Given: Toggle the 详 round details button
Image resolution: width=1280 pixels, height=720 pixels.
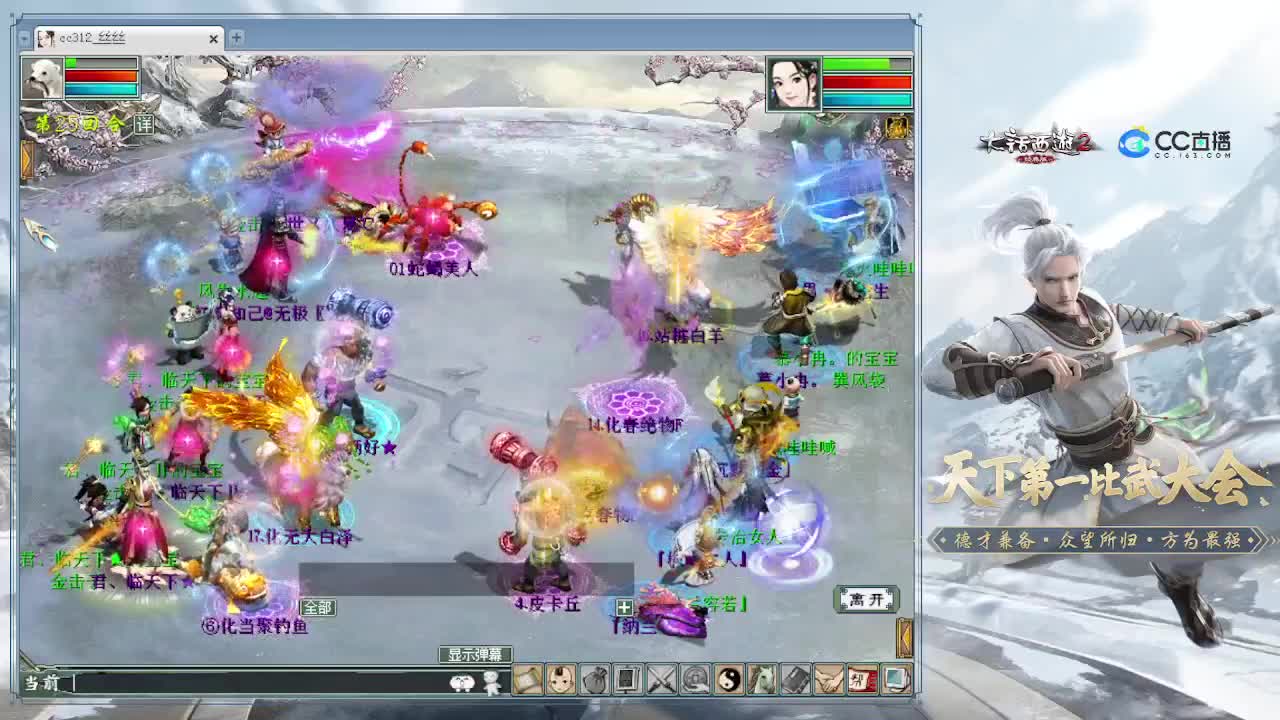Looking at the screenshot, I should coord(144,125).
